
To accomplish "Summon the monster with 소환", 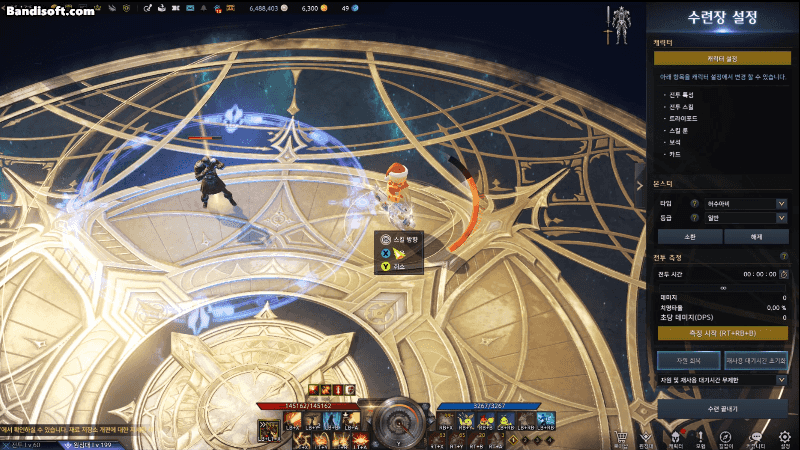I will point(688,237).
